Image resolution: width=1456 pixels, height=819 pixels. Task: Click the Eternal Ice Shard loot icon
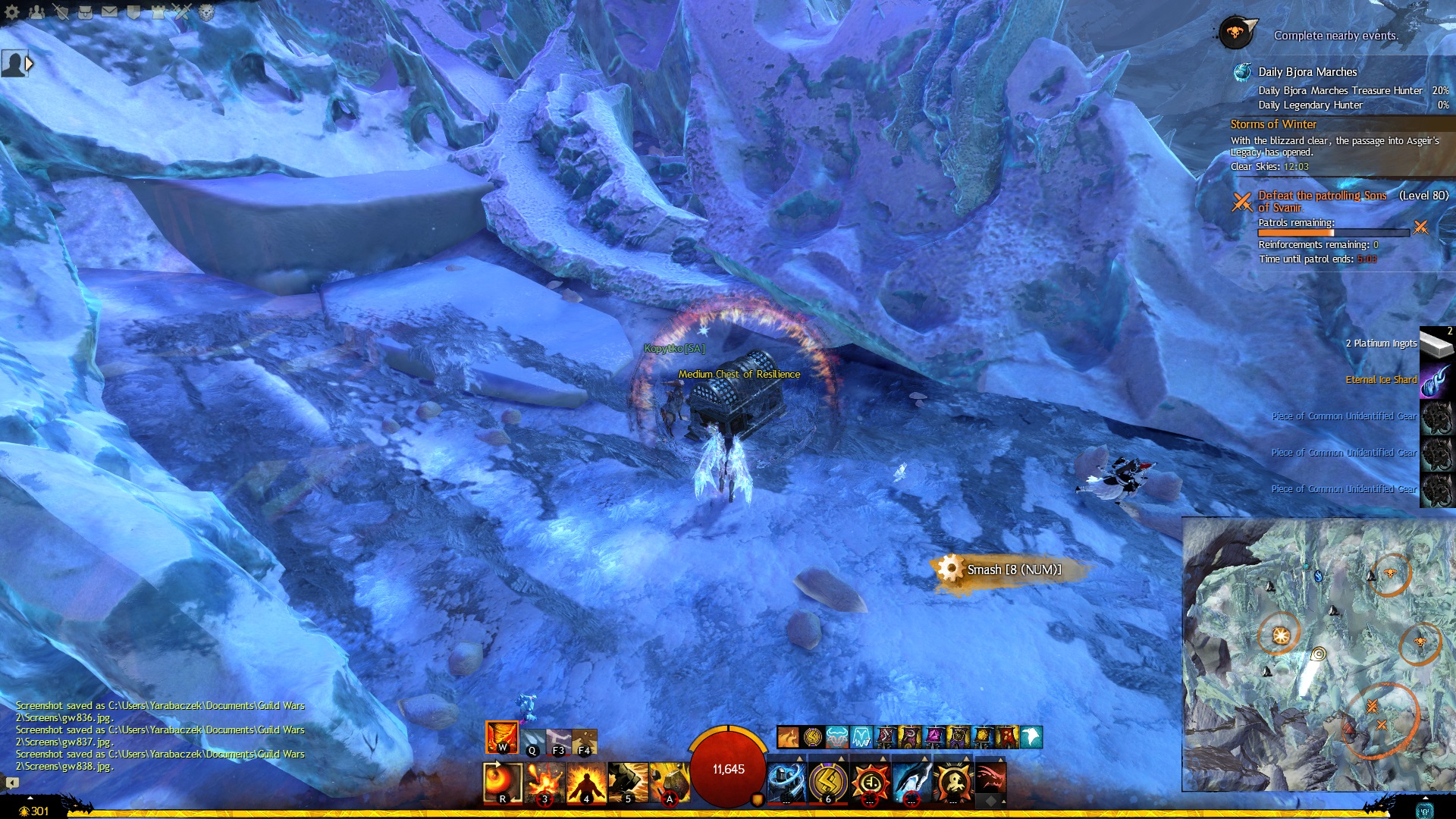pyautogui.click(x=1436, y=380)
